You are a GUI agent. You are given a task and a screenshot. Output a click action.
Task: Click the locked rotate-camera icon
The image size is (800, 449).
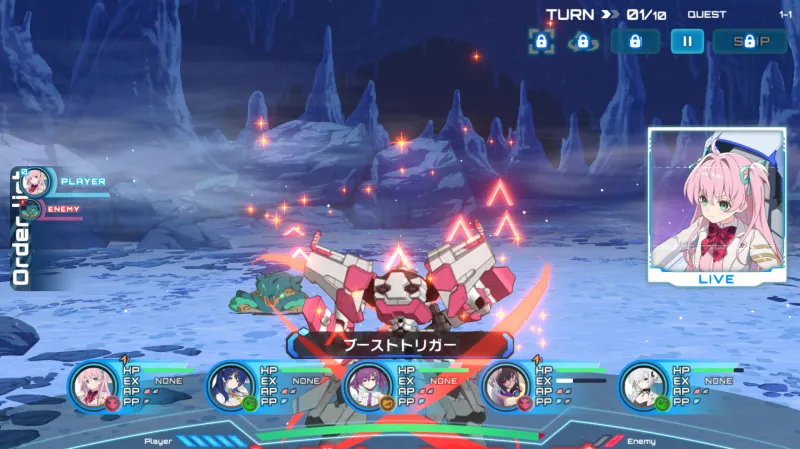[582, 41]
